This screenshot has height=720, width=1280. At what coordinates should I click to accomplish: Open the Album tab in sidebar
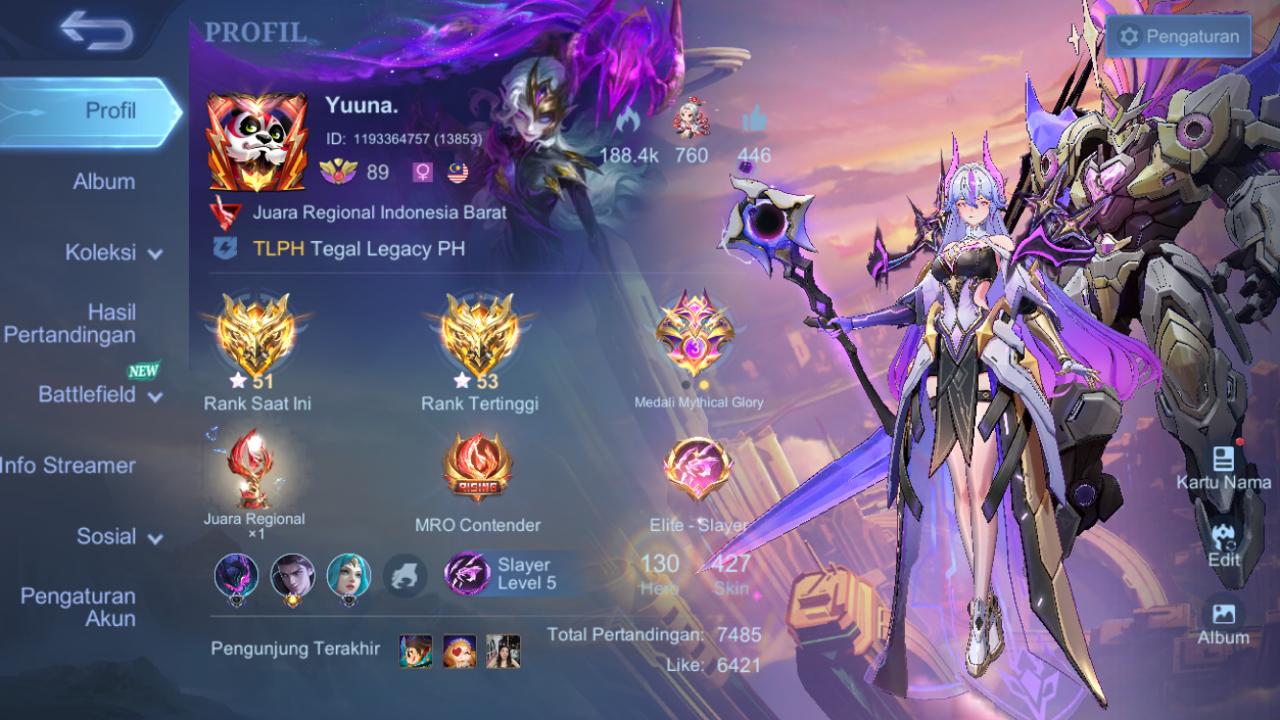(x=104, y=182)
